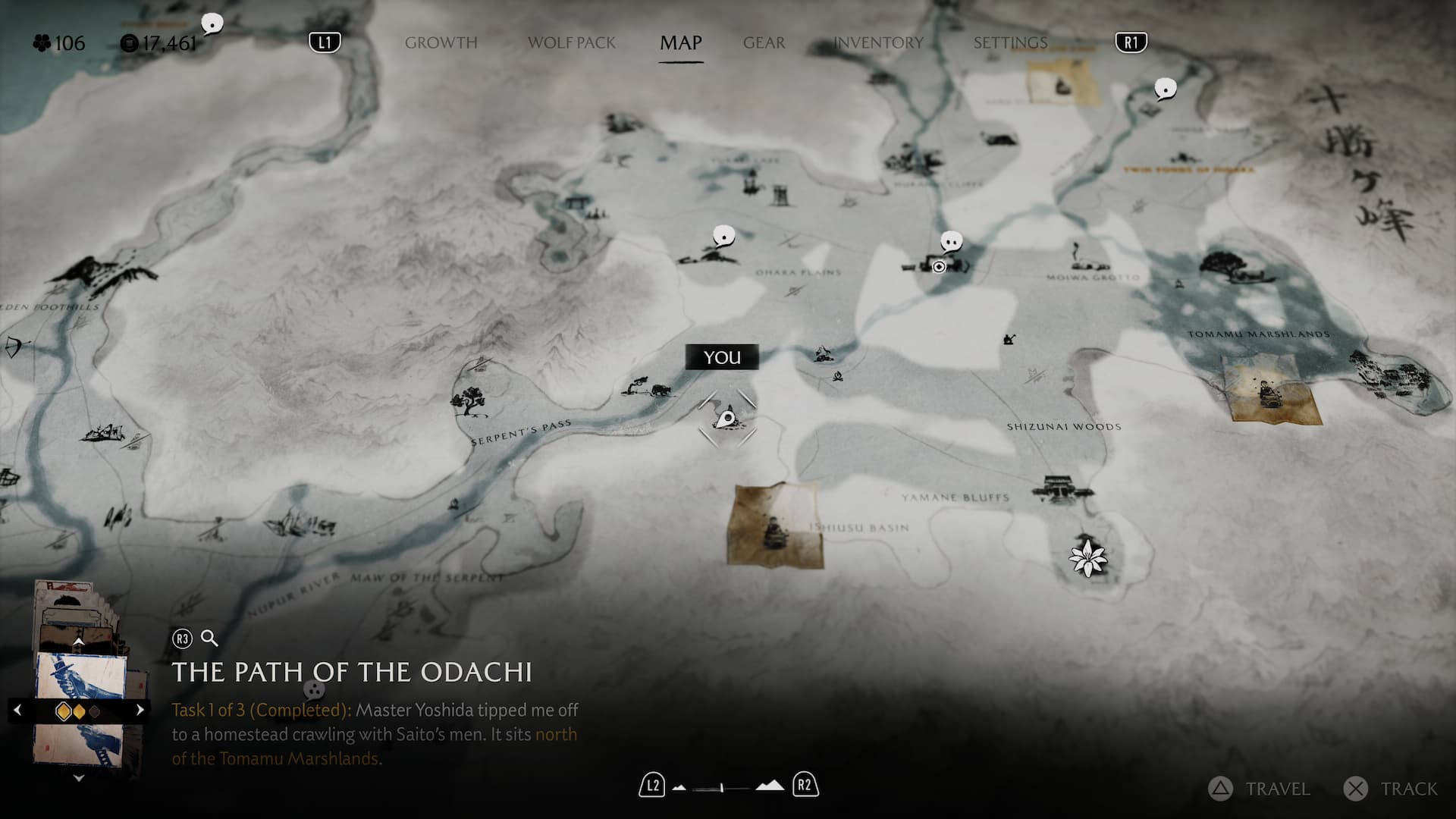Select the Path of the Odachi quest card
The image size is (1456, 819).
pos(80,709)
